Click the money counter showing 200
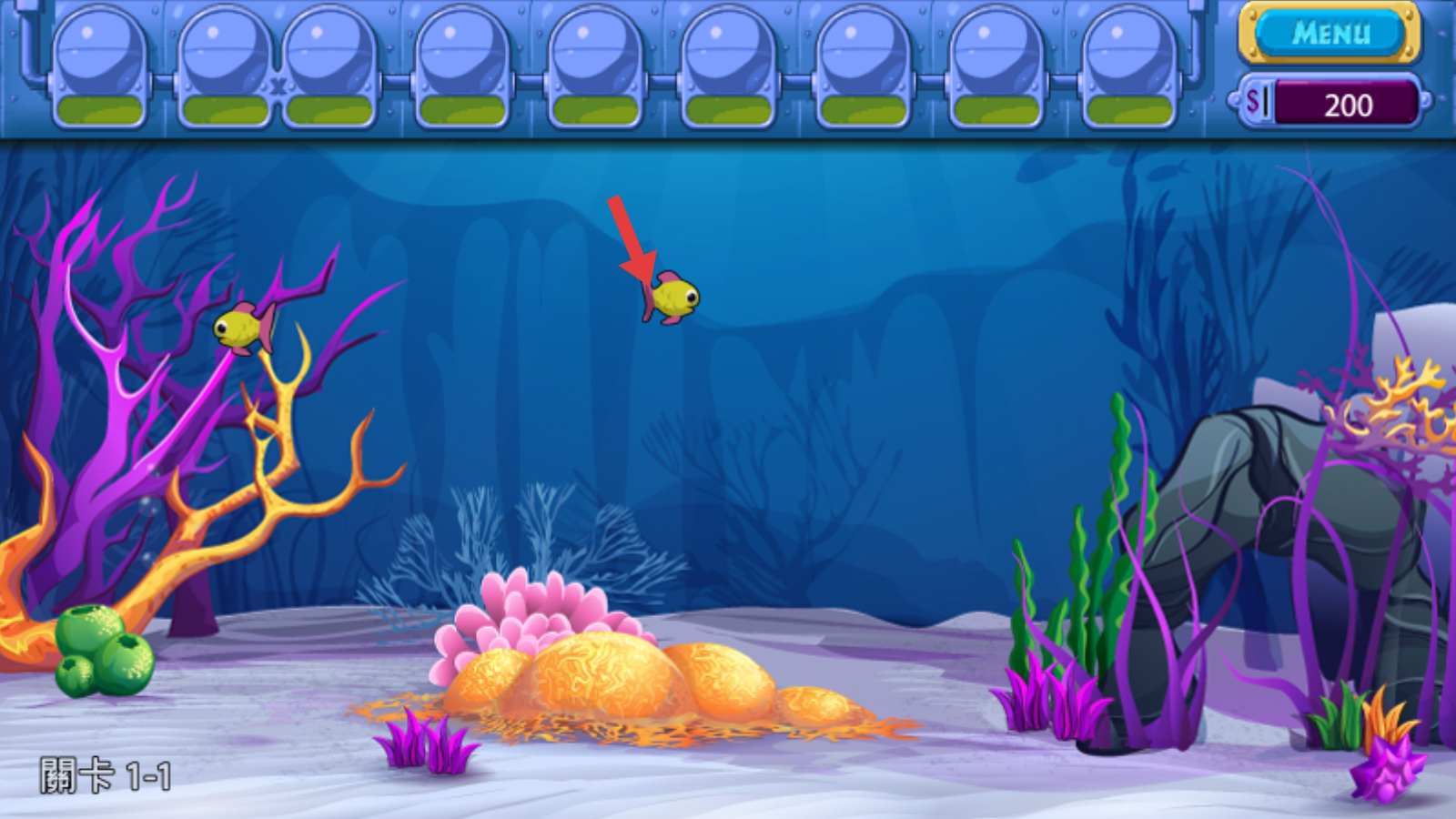Screen dimensions: 1456x819 [1347, 104]
